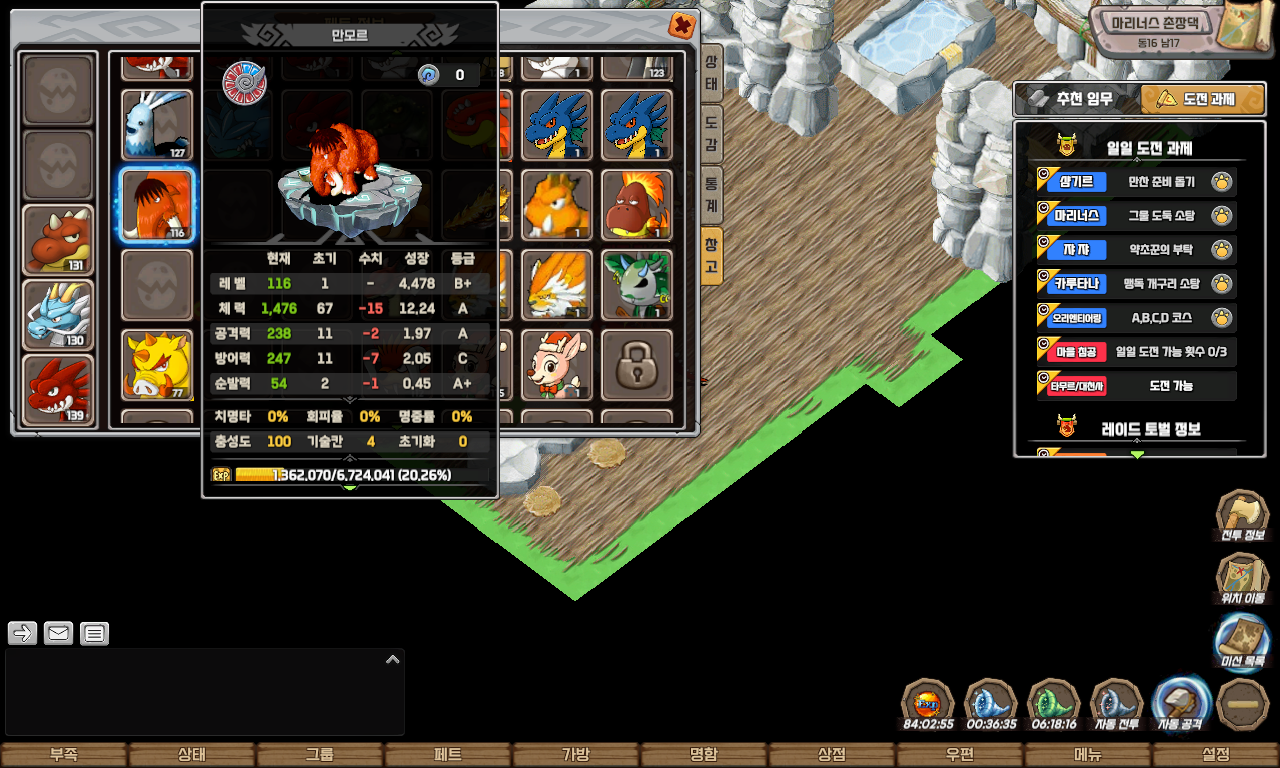Close the pet storage window

coord(682,26)
